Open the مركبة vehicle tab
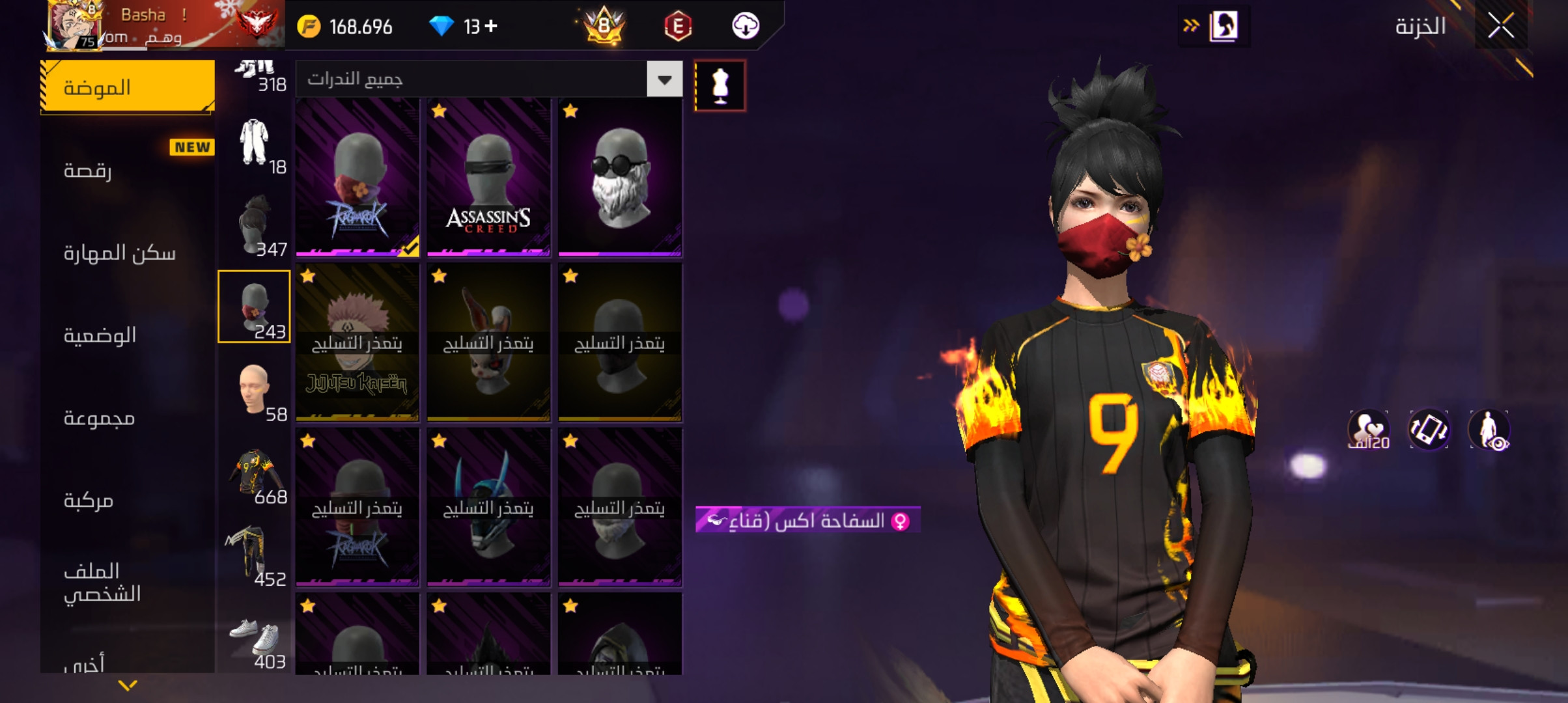This screenshot has height=703, width=1568. coord(128,500)
